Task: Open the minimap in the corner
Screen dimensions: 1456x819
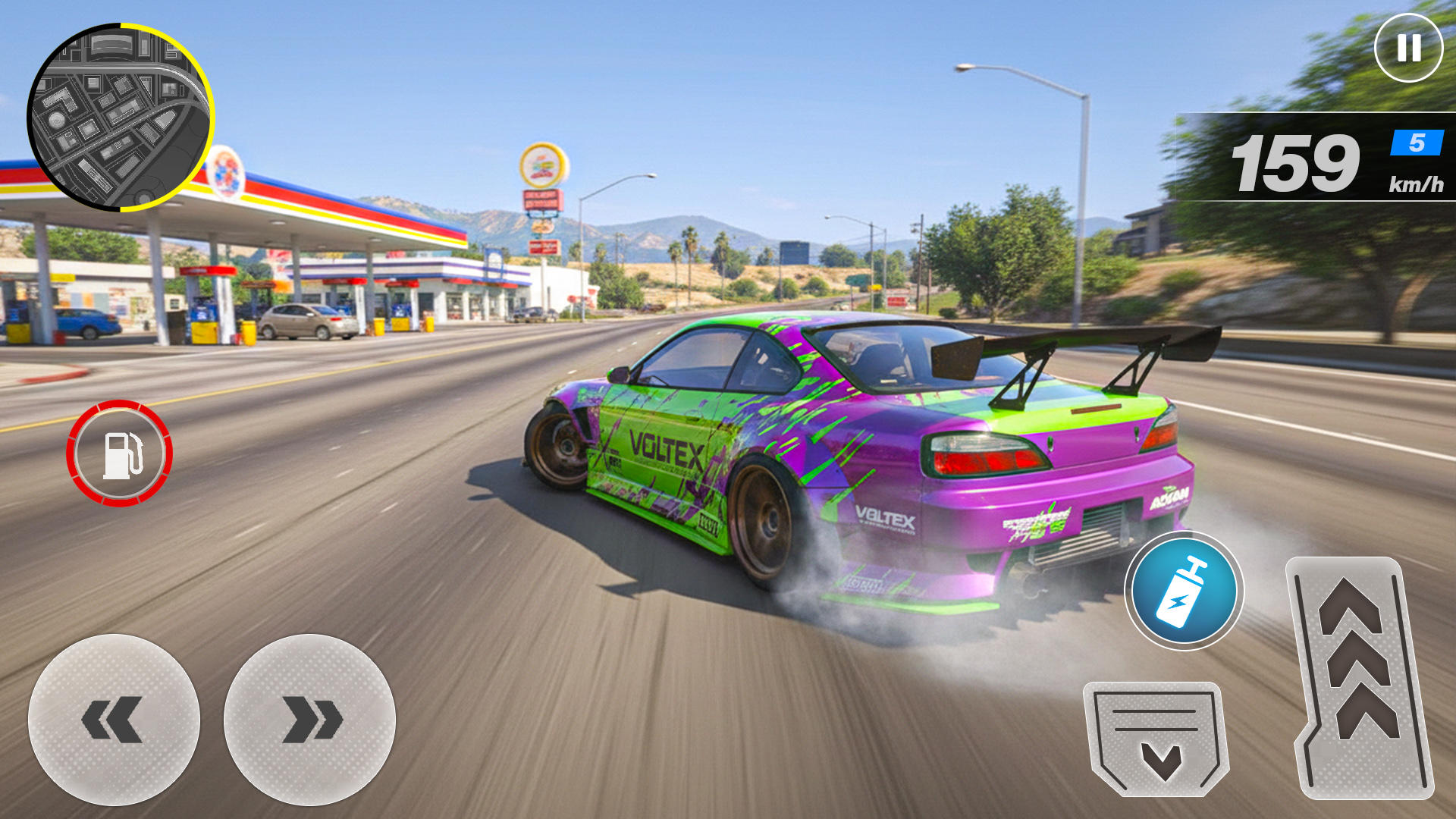Action: tap(121, 118)
